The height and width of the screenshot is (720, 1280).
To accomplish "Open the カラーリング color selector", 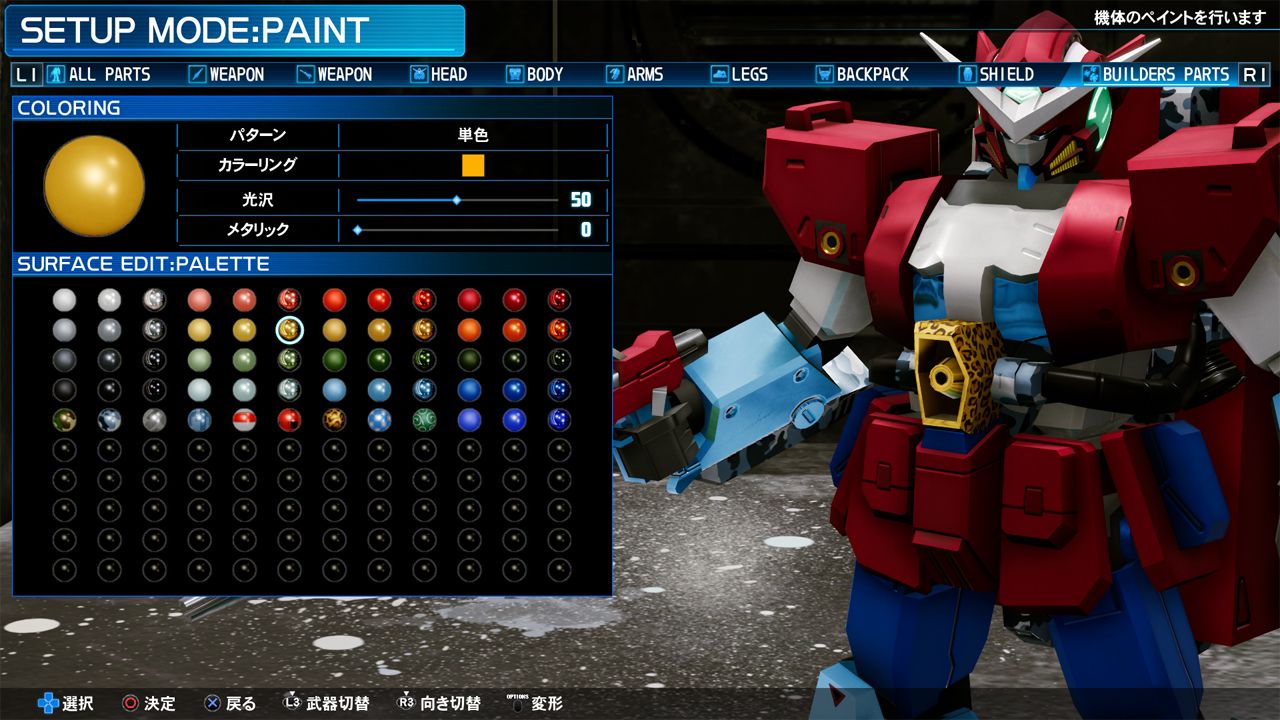I will coord(473,166).
